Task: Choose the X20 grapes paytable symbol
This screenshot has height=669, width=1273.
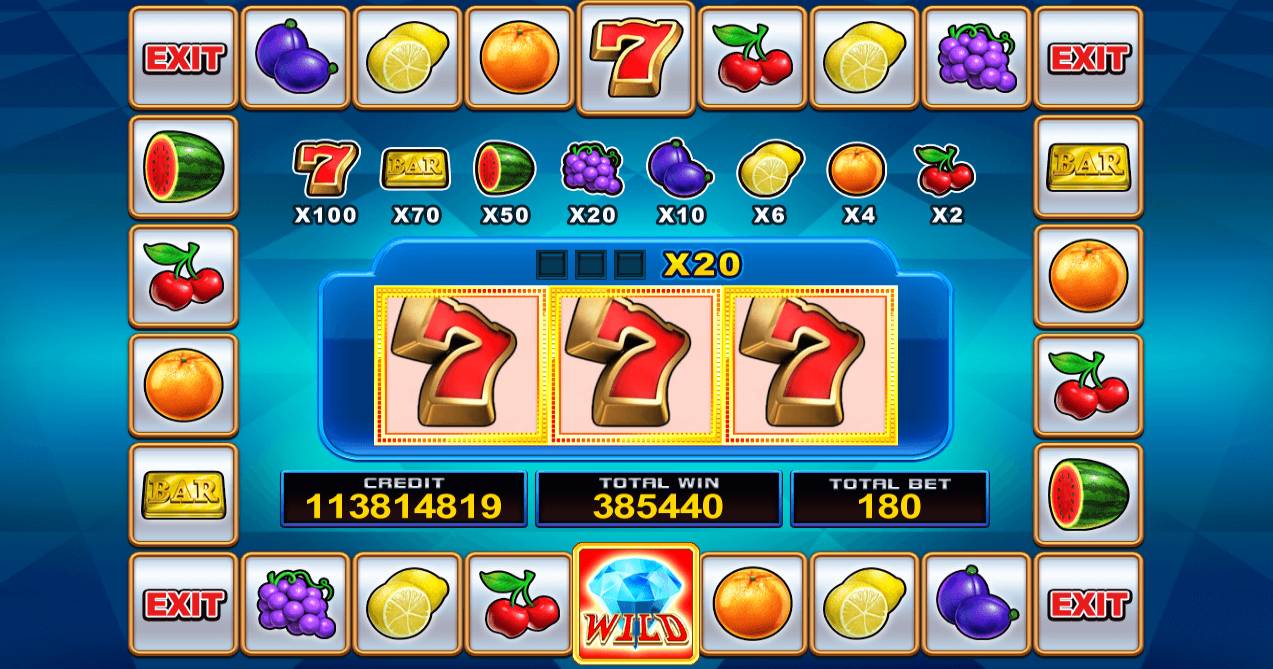Action: (592, 168)
